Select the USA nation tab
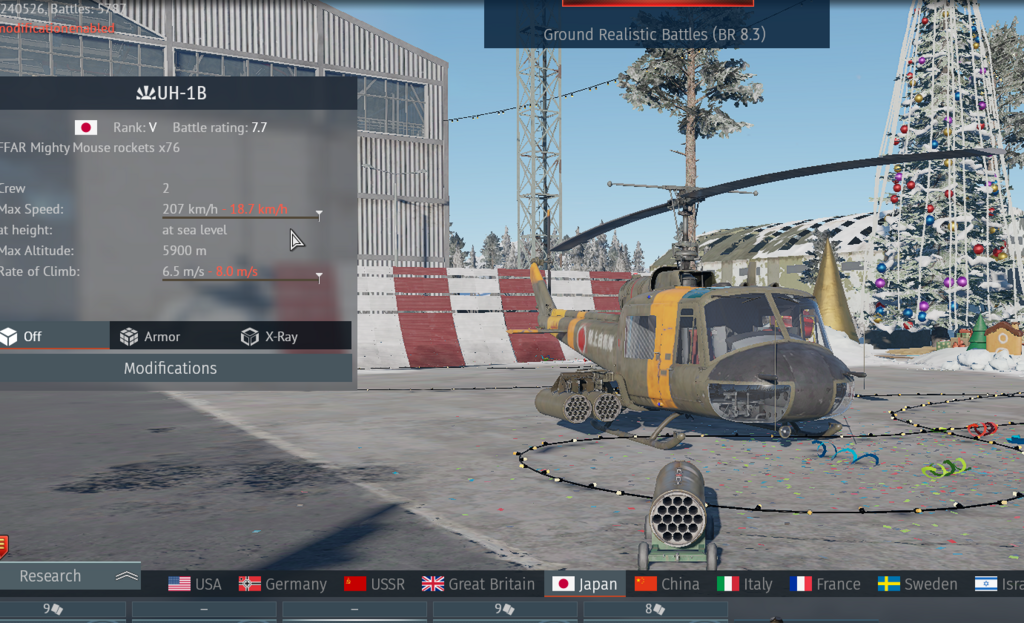The image size is (1024, 623). pyautogui.click(x=195, y=584)
